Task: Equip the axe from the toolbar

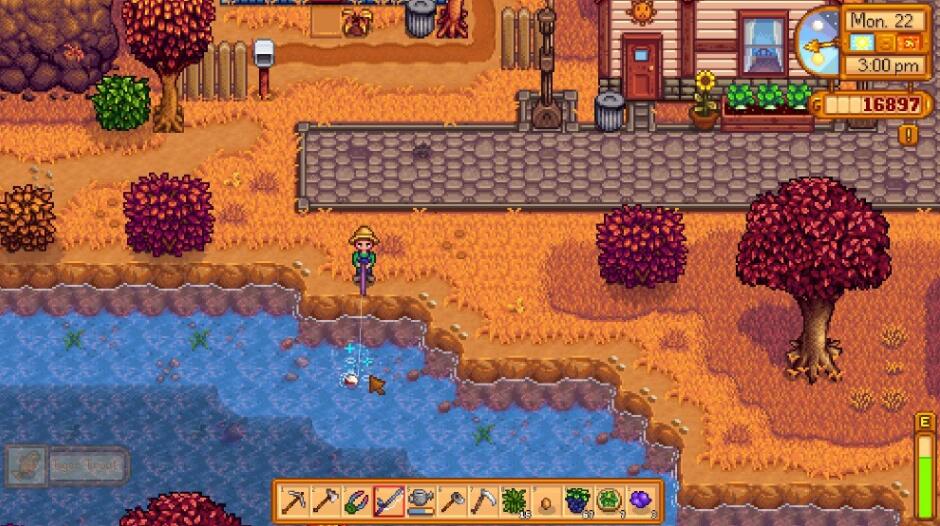Action: 325,500
